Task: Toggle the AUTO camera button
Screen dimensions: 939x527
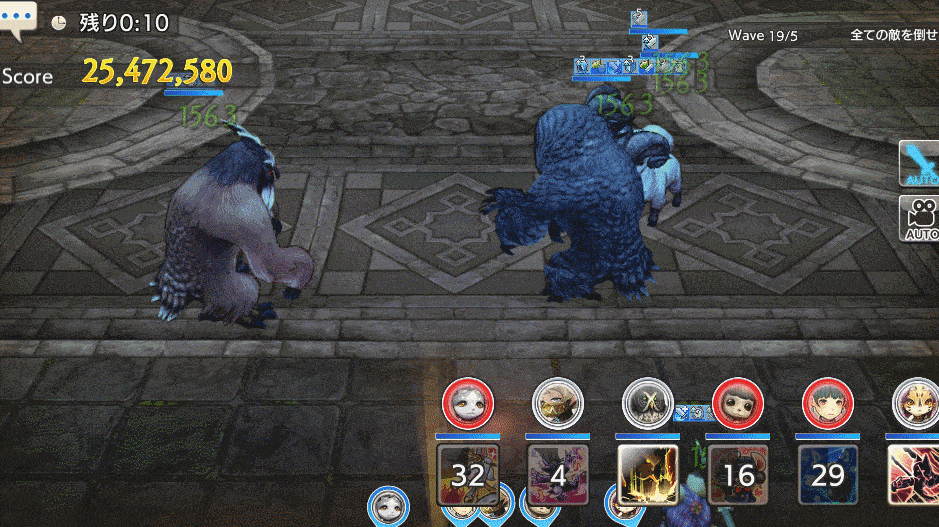Action: (920, 218)
